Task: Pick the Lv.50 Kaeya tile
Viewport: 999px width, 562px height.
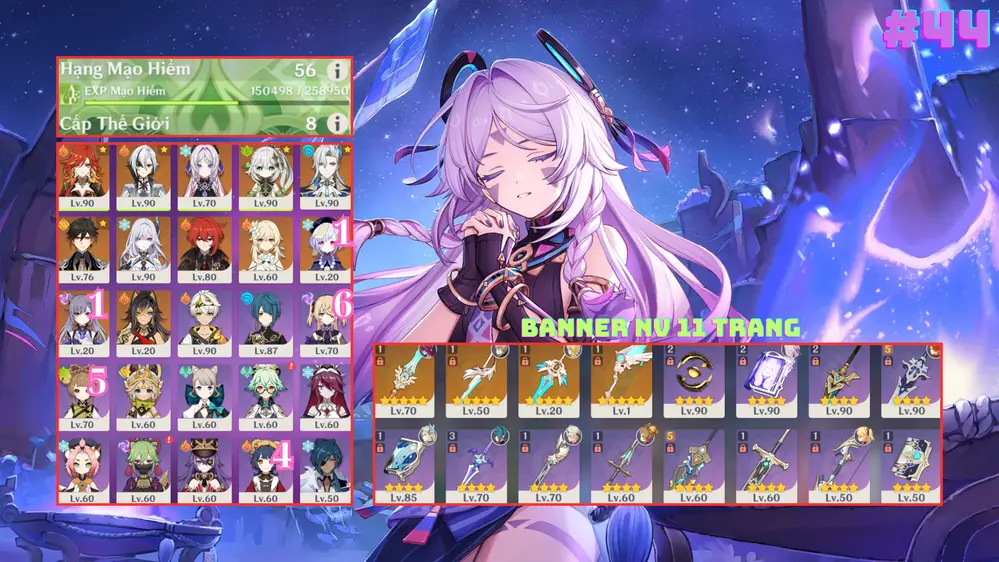Action: [325, 466]
